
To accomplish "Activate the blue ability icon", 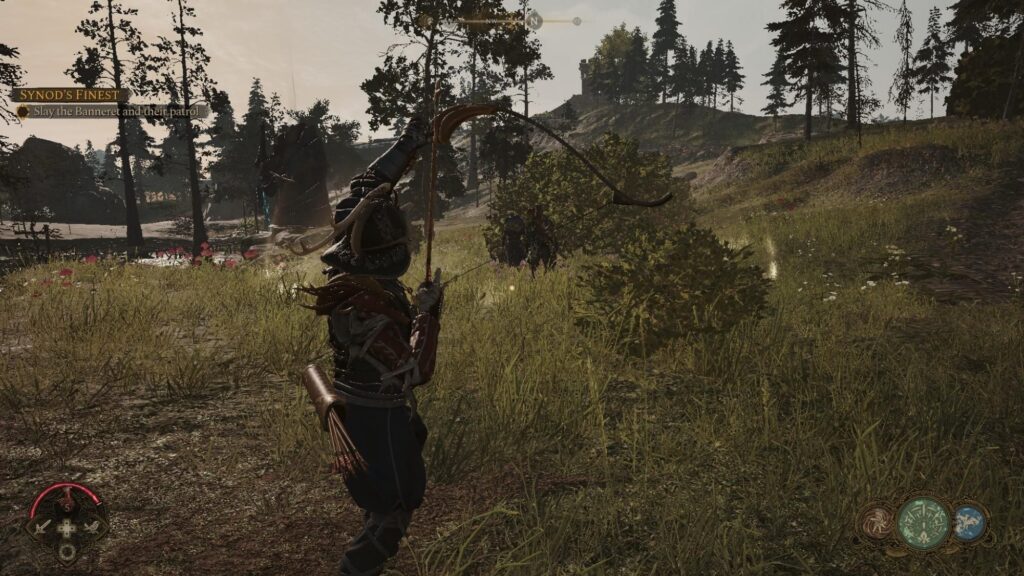I will pyautogui.click(x=967, y=522).
